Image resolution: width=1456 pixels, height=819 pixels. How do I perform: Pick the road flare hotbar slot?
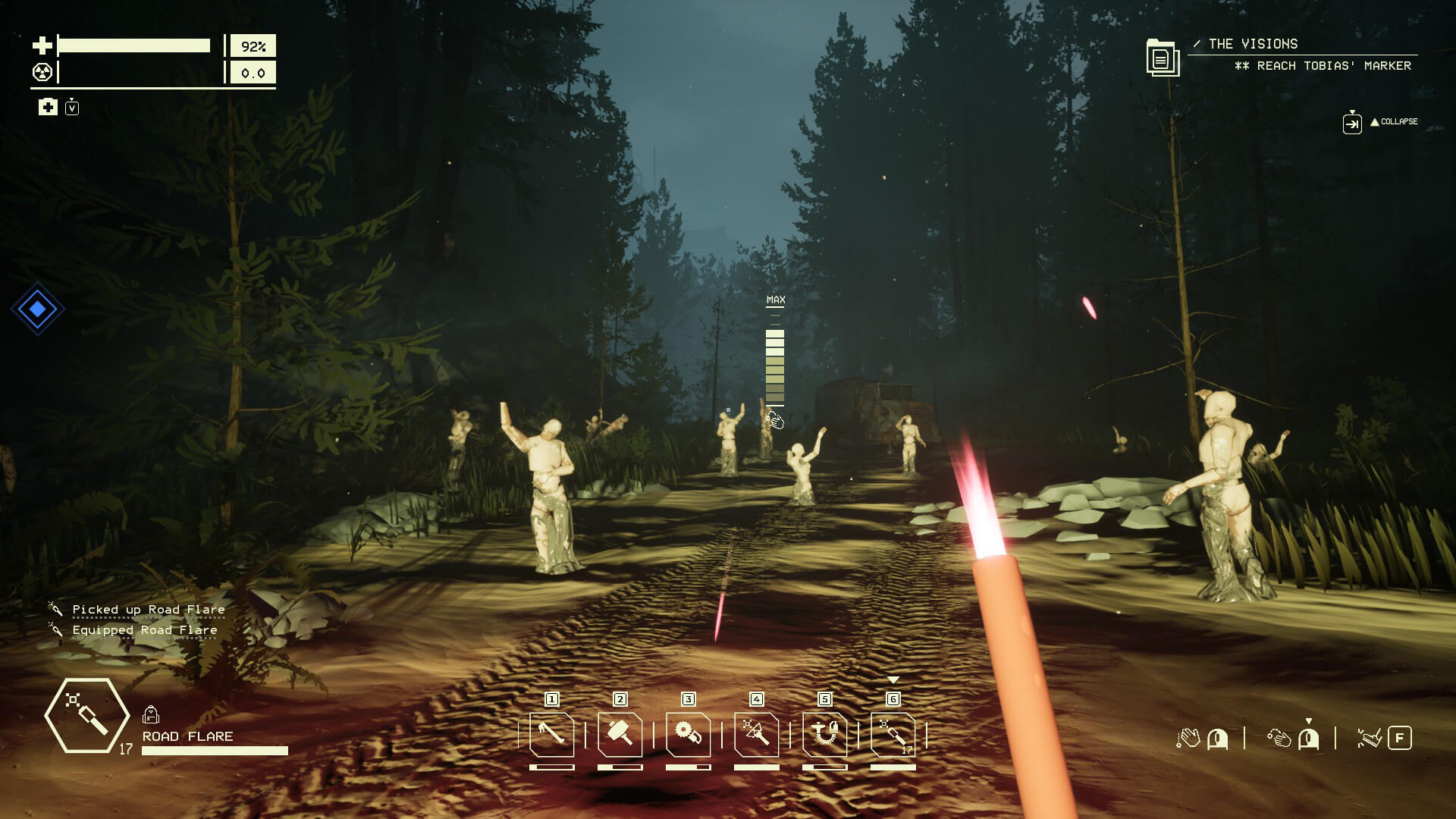coord(893,734)
